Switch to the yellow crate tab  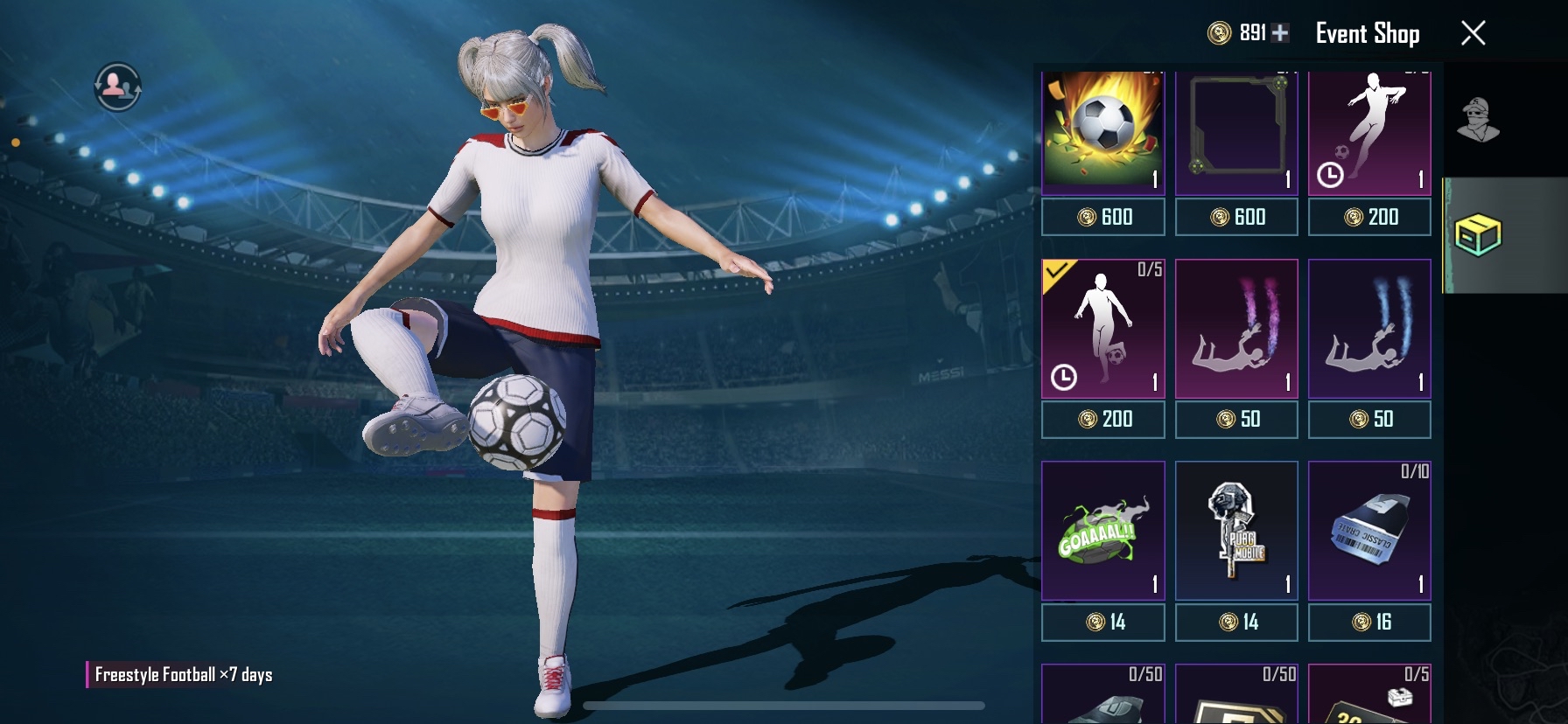click(x=1478, y=235)
